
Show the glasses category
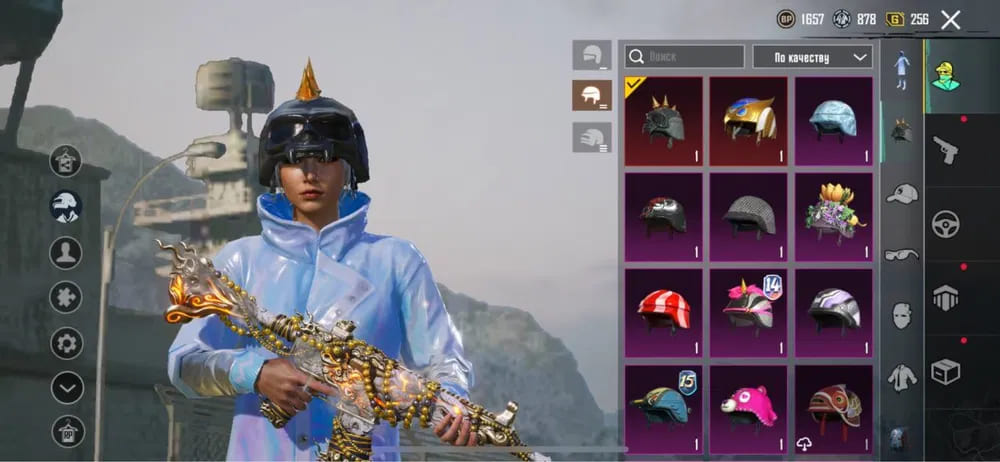click(x=902, y=254)
